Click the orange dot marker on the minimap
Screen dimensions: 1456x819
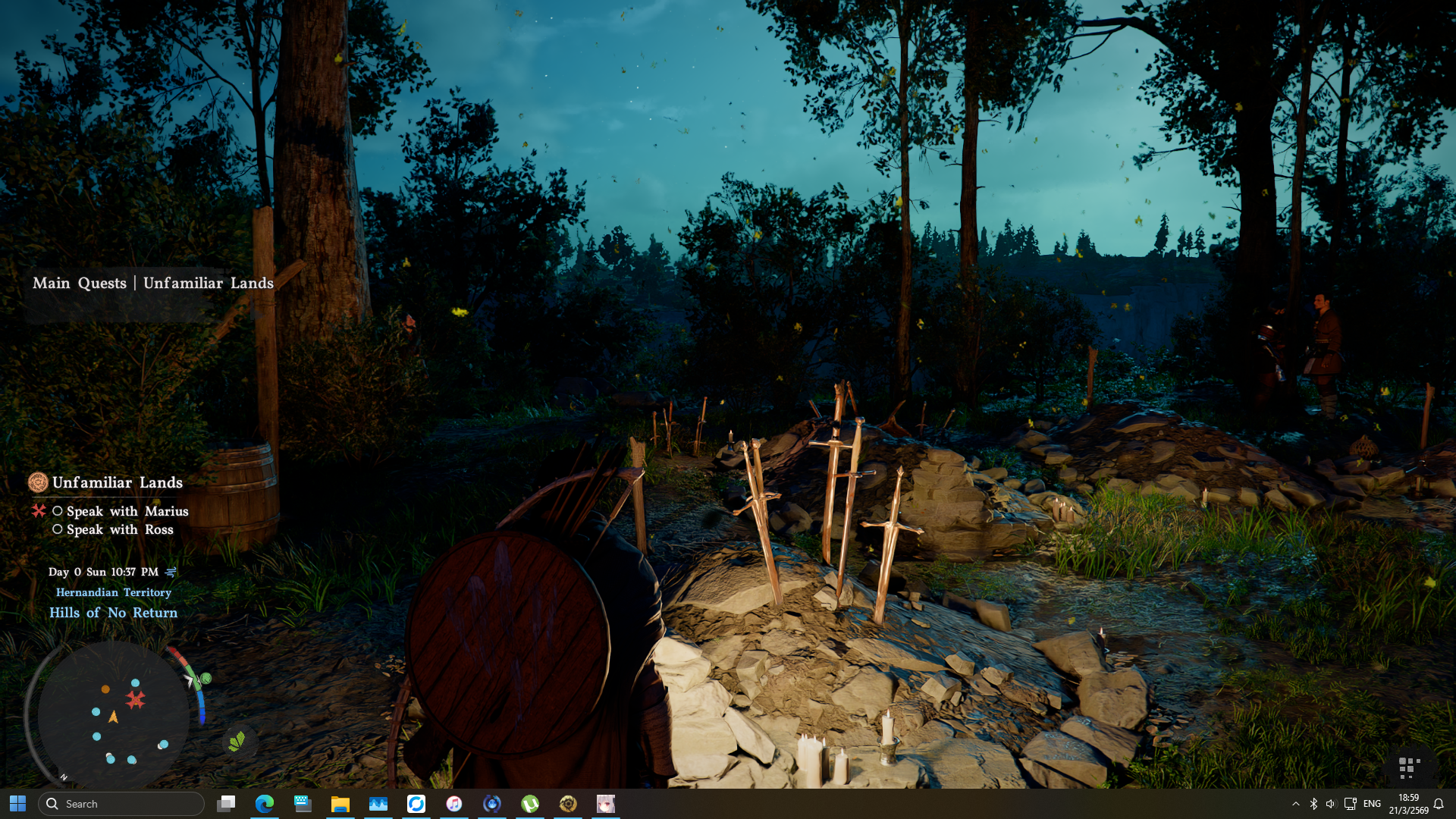[105, 689]
